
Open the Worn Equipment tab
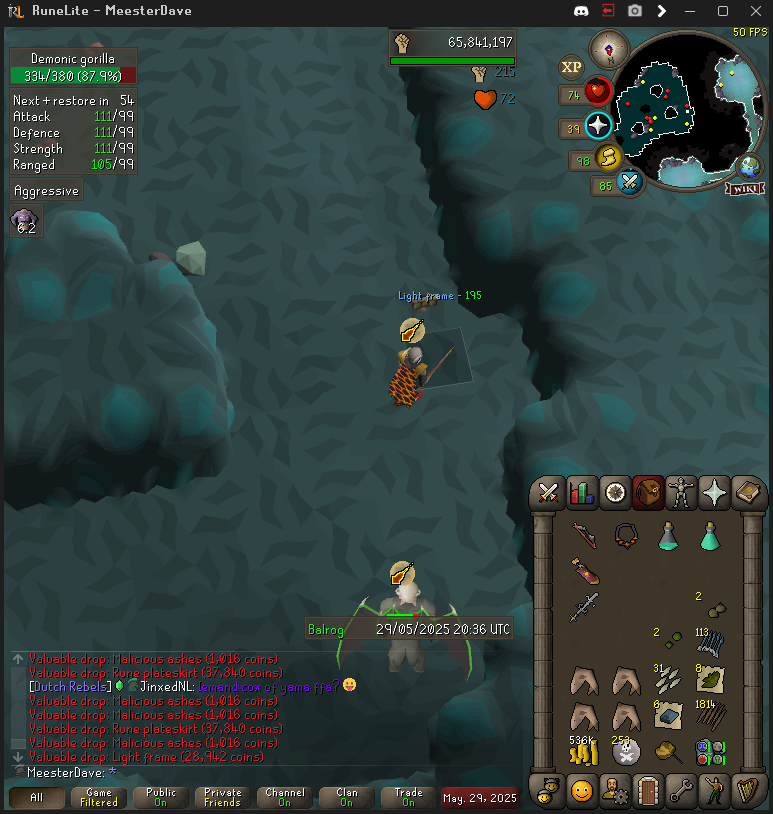pyautogui.click(x=681, y=492)
